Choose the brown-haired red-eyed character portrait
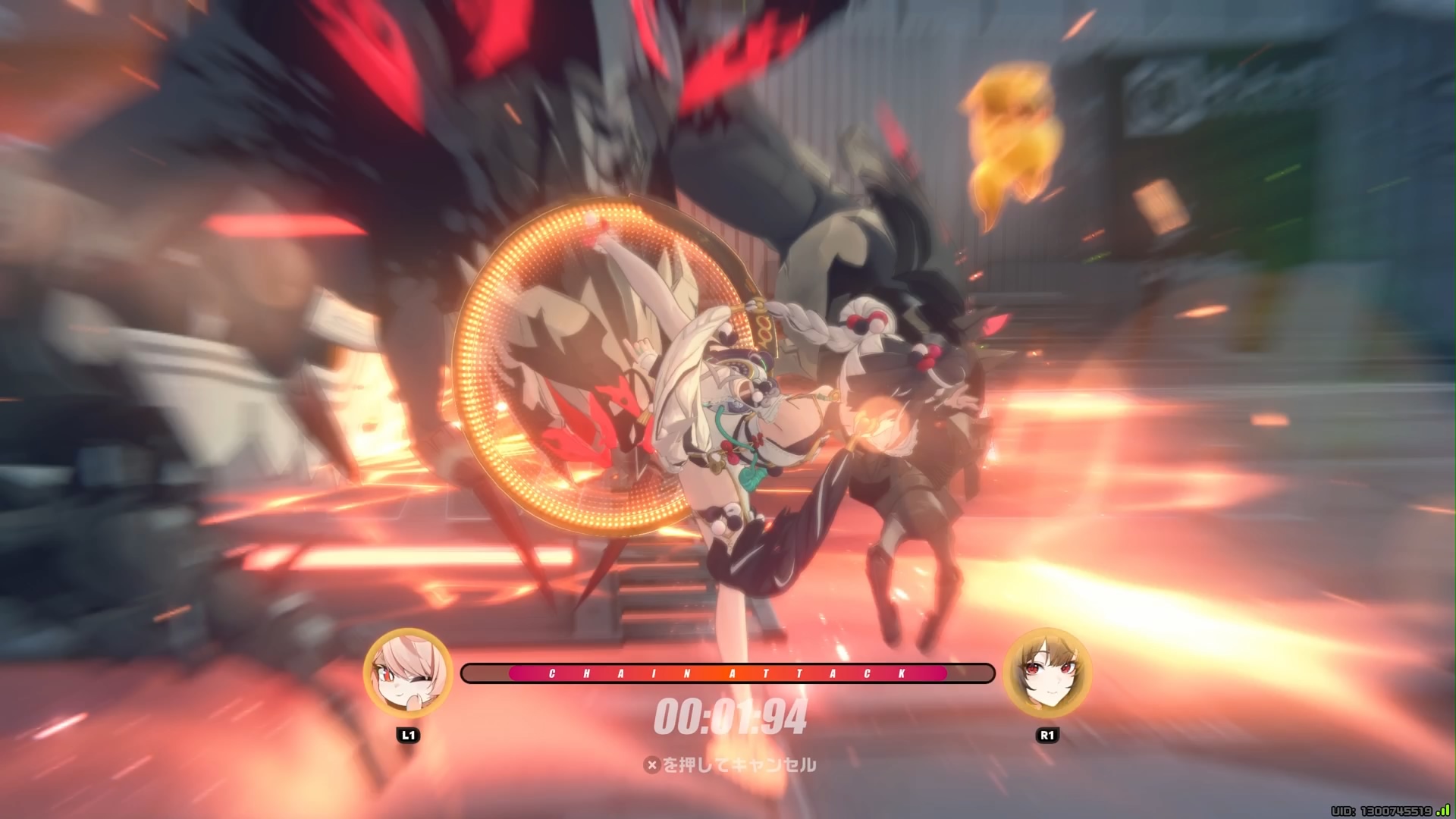The image size is (1456, 819). 1047,673
